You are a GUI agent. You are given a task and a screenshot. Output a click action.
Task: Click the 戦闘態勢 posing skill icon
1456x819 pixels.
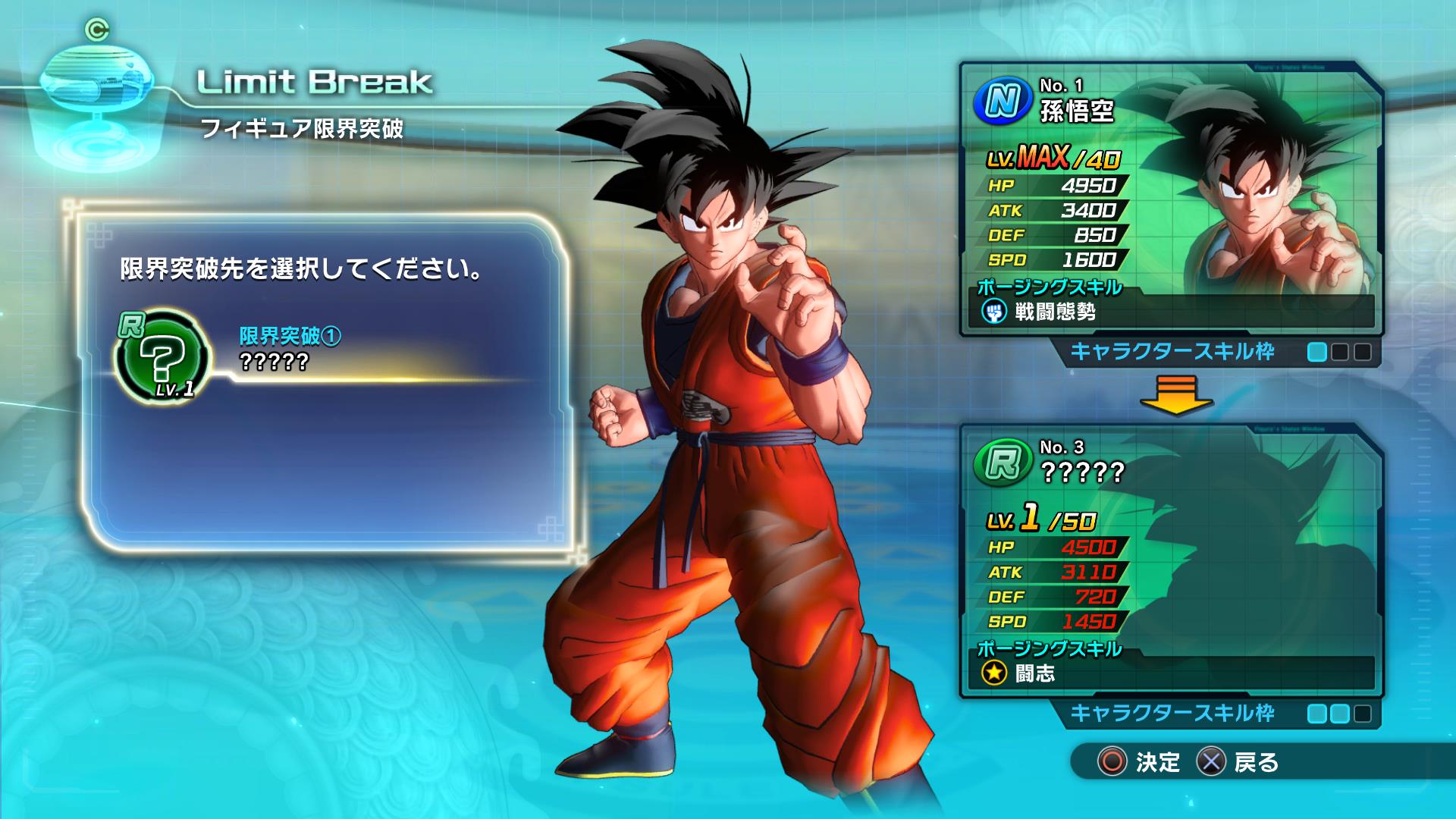point(994,312)
